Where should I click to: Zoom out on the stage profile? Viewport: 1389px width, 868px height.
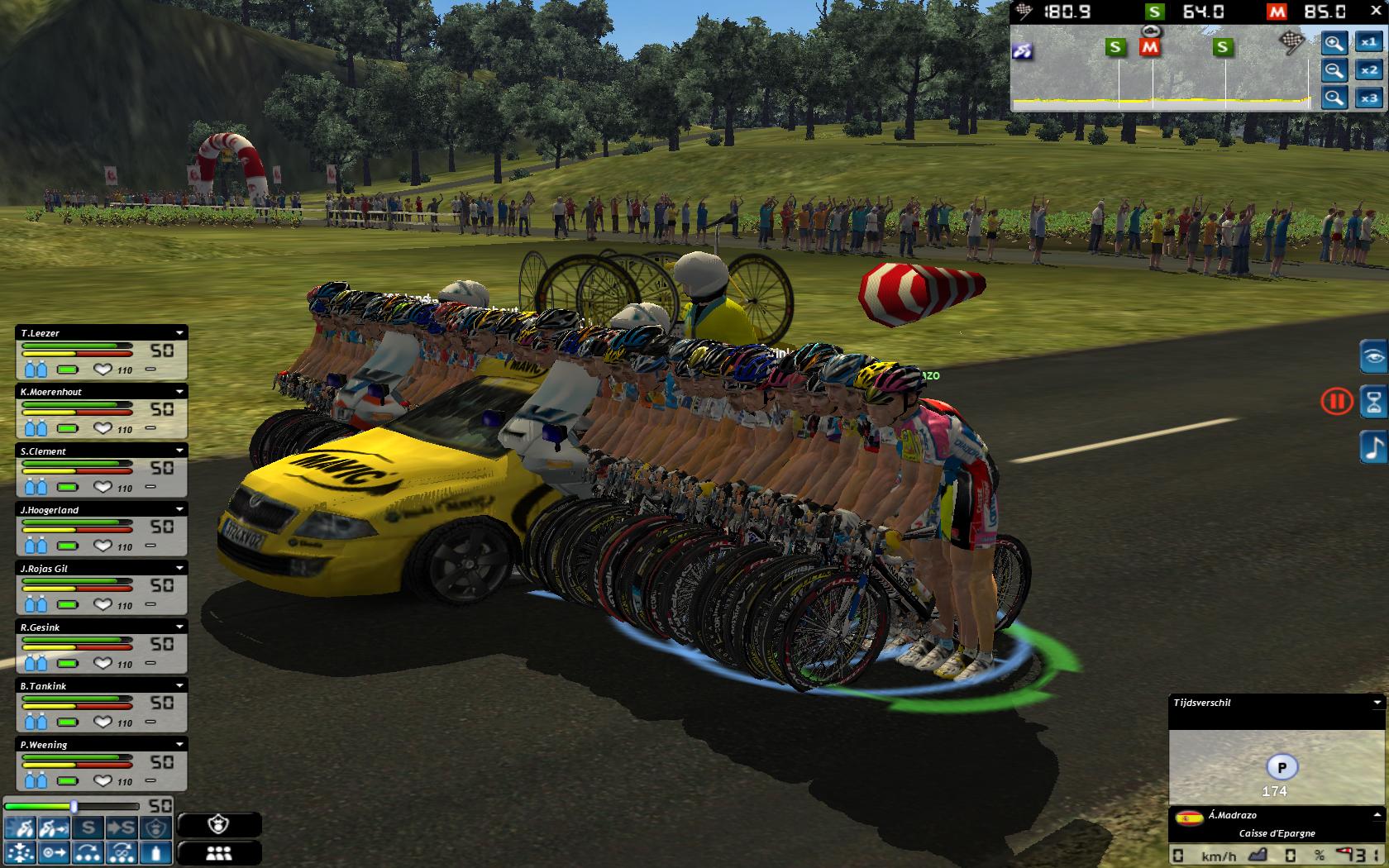(x=1334, y=71)
